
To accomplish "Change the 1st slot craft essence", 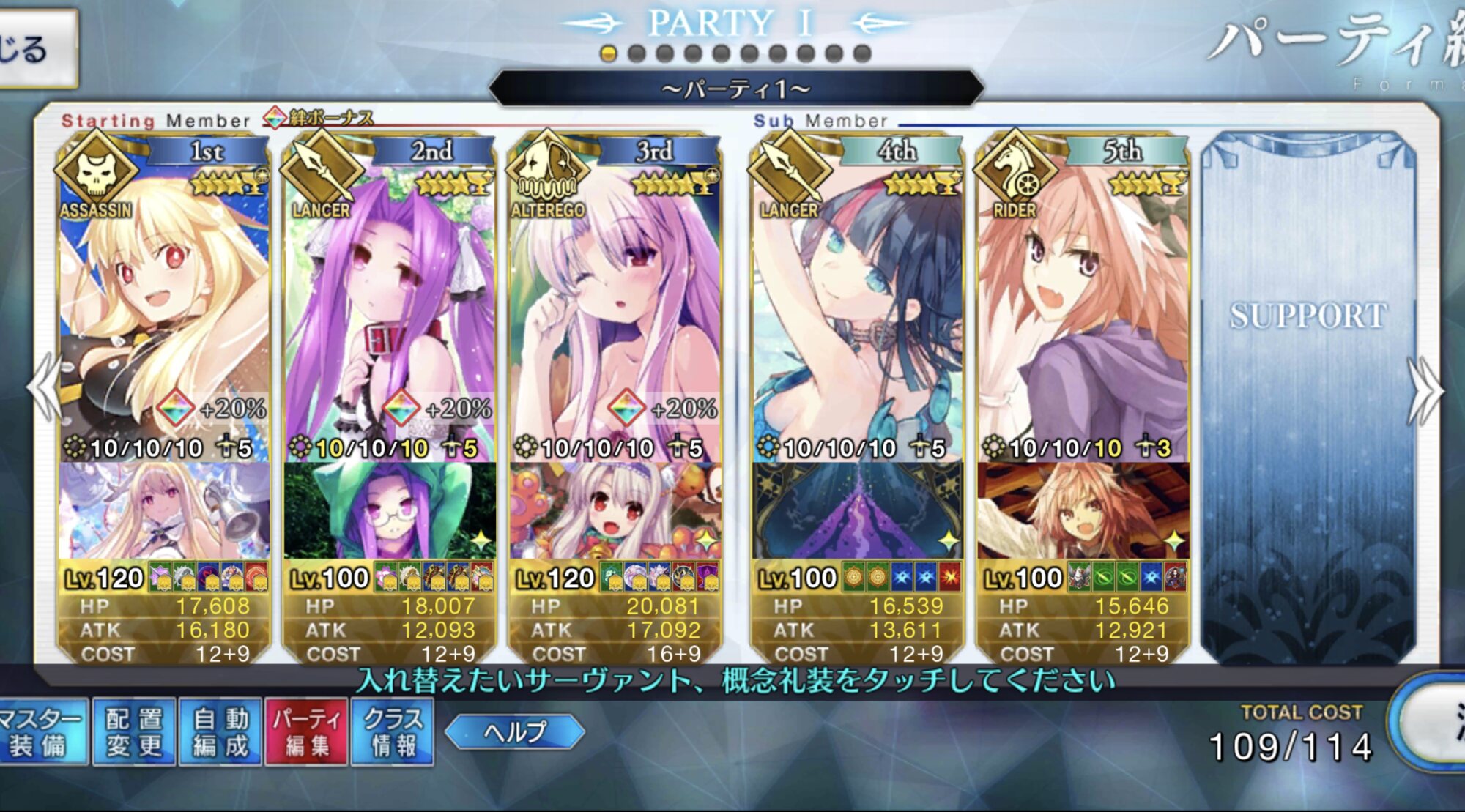I will 164,511.
